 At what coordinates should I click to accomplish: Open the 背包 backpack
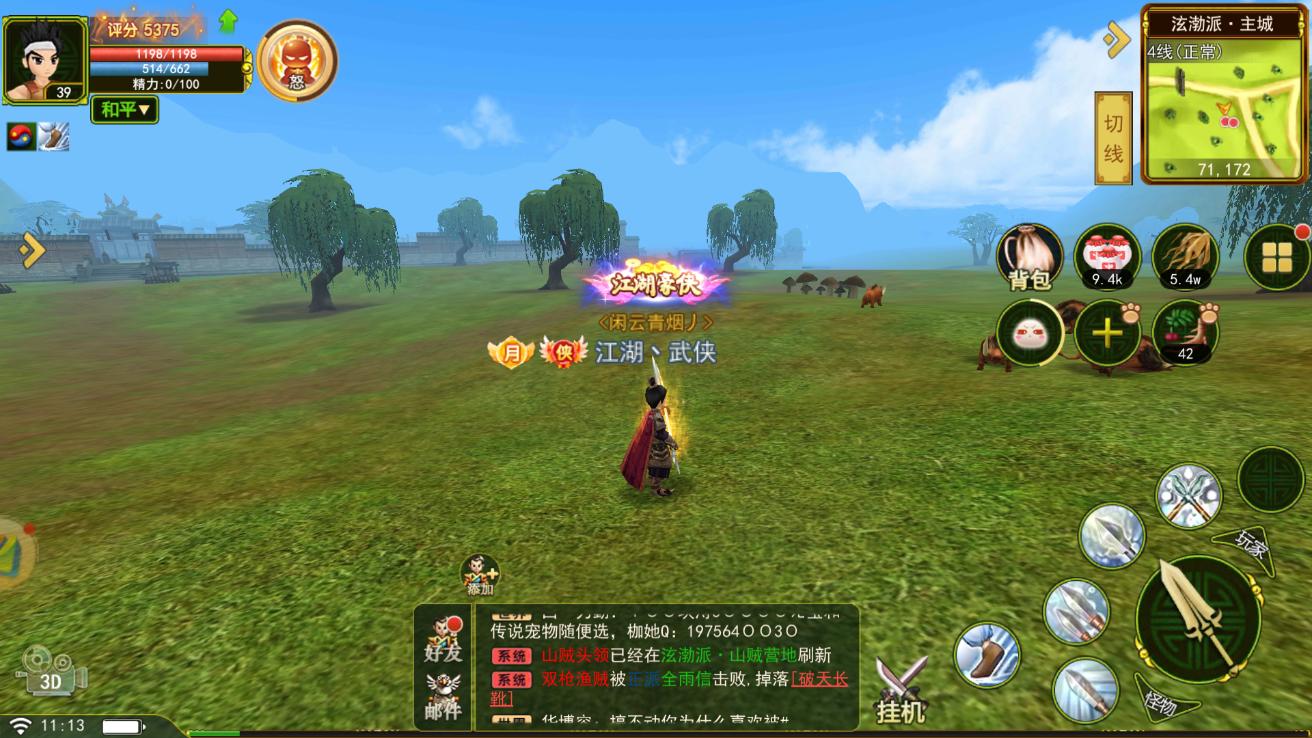[x=1028, y=259]
